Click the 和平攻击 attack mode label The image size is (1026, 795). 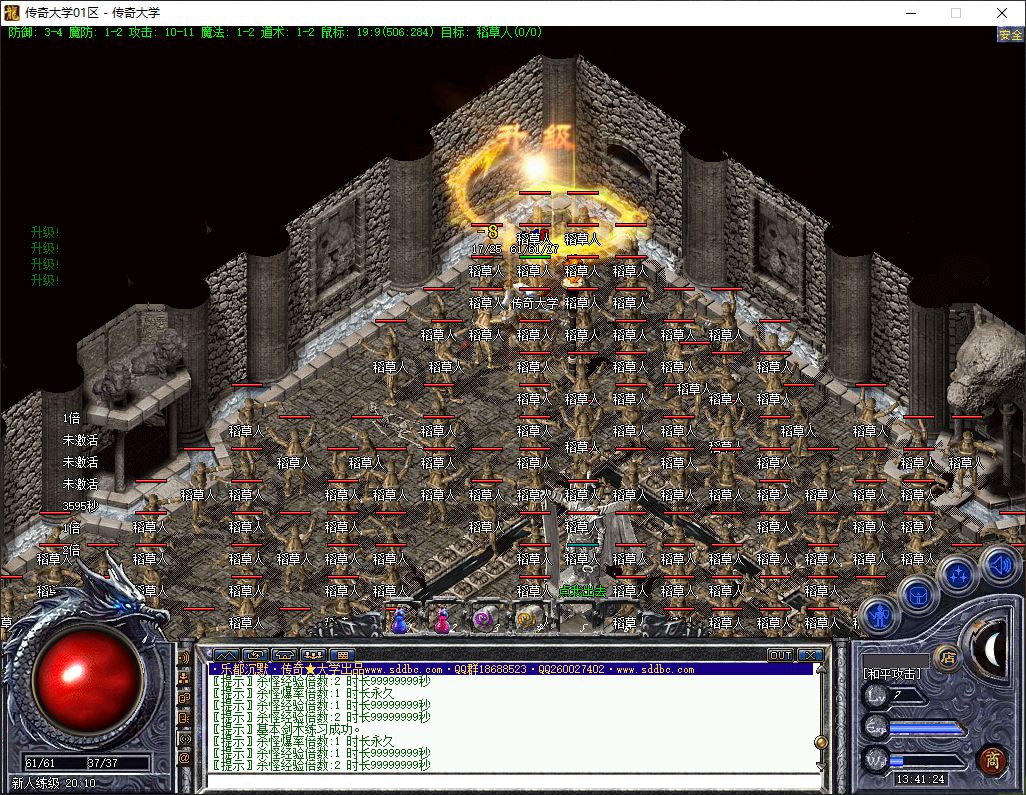click(892, 674)
